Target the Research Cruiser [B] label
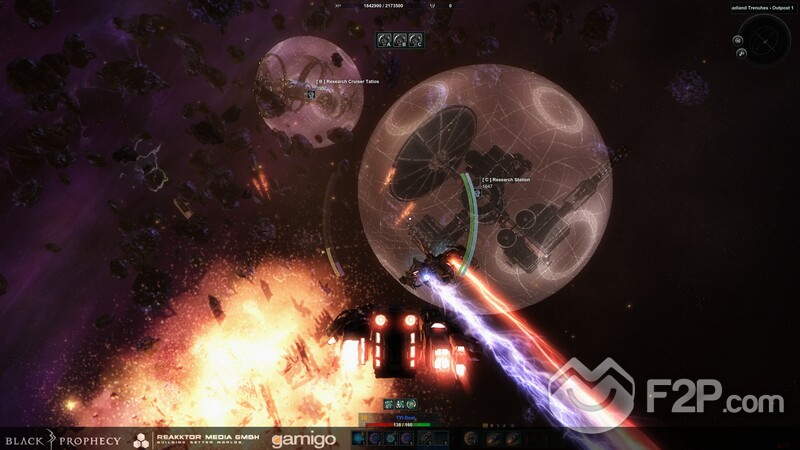 click(x=347, y=82)
